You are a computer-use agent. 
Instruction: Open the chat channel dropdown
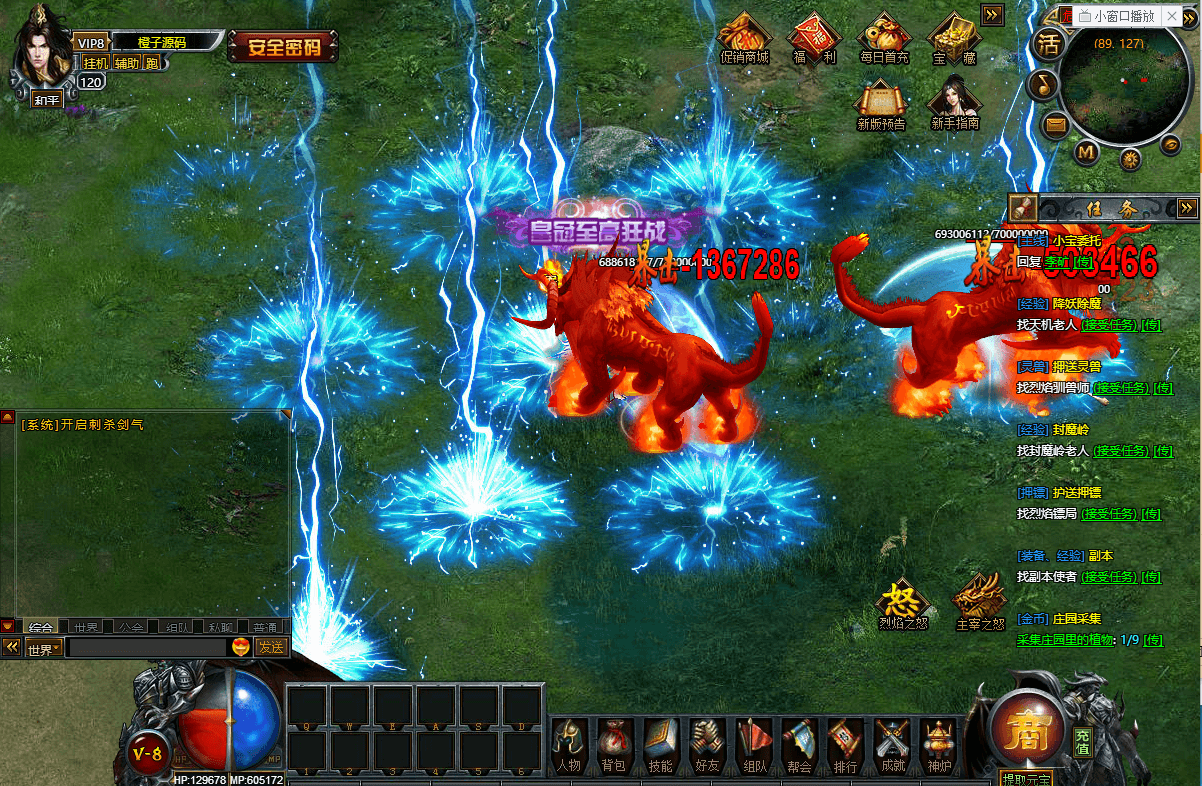point(43,648)
